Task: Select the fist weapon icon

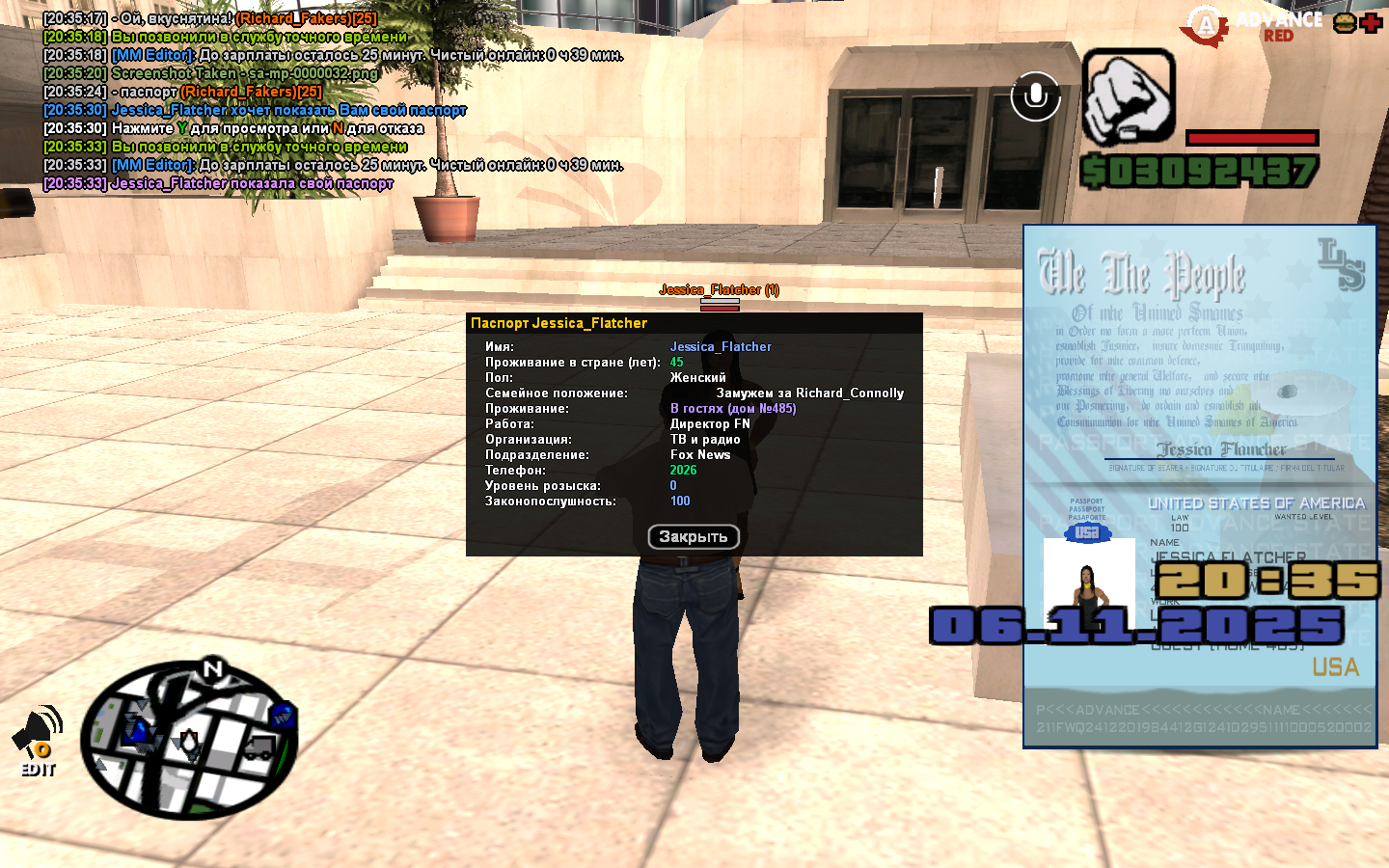Action: click(1128, 98)
